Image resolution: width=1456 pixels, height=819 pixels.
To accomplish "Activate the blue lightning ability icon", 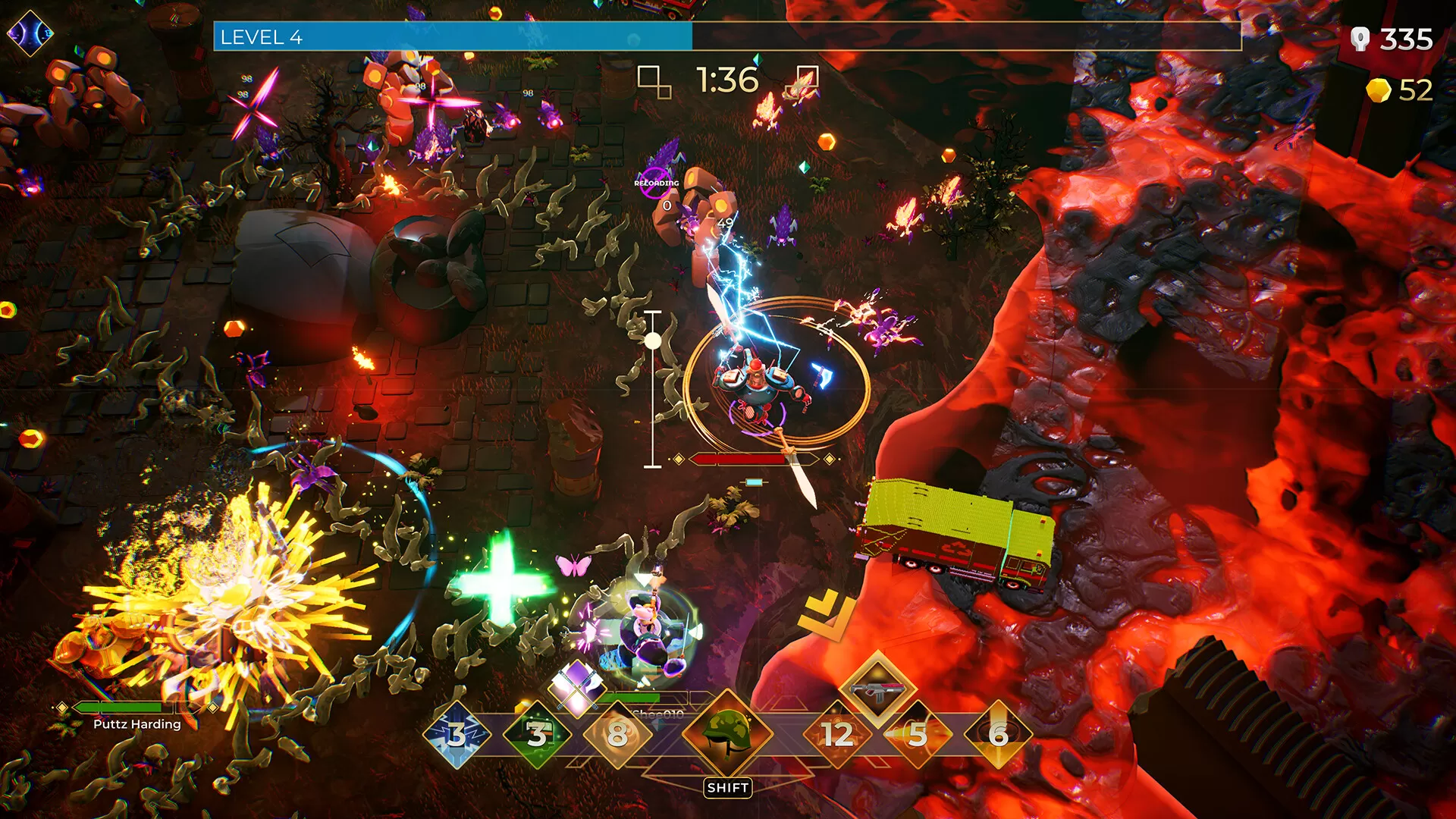I will pos(457,734).
